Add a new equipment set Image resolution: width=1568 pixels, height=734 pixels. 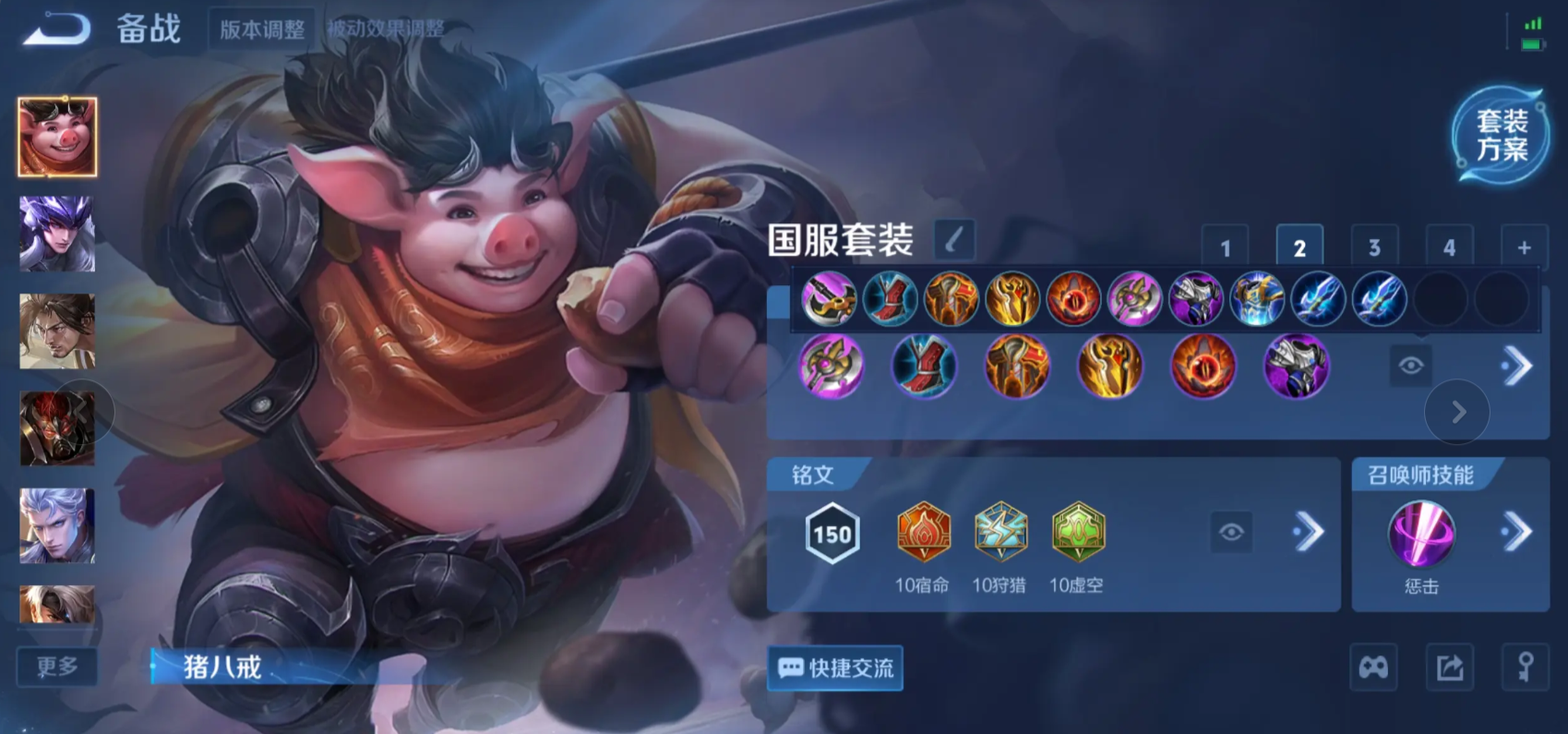[1524, 247]
